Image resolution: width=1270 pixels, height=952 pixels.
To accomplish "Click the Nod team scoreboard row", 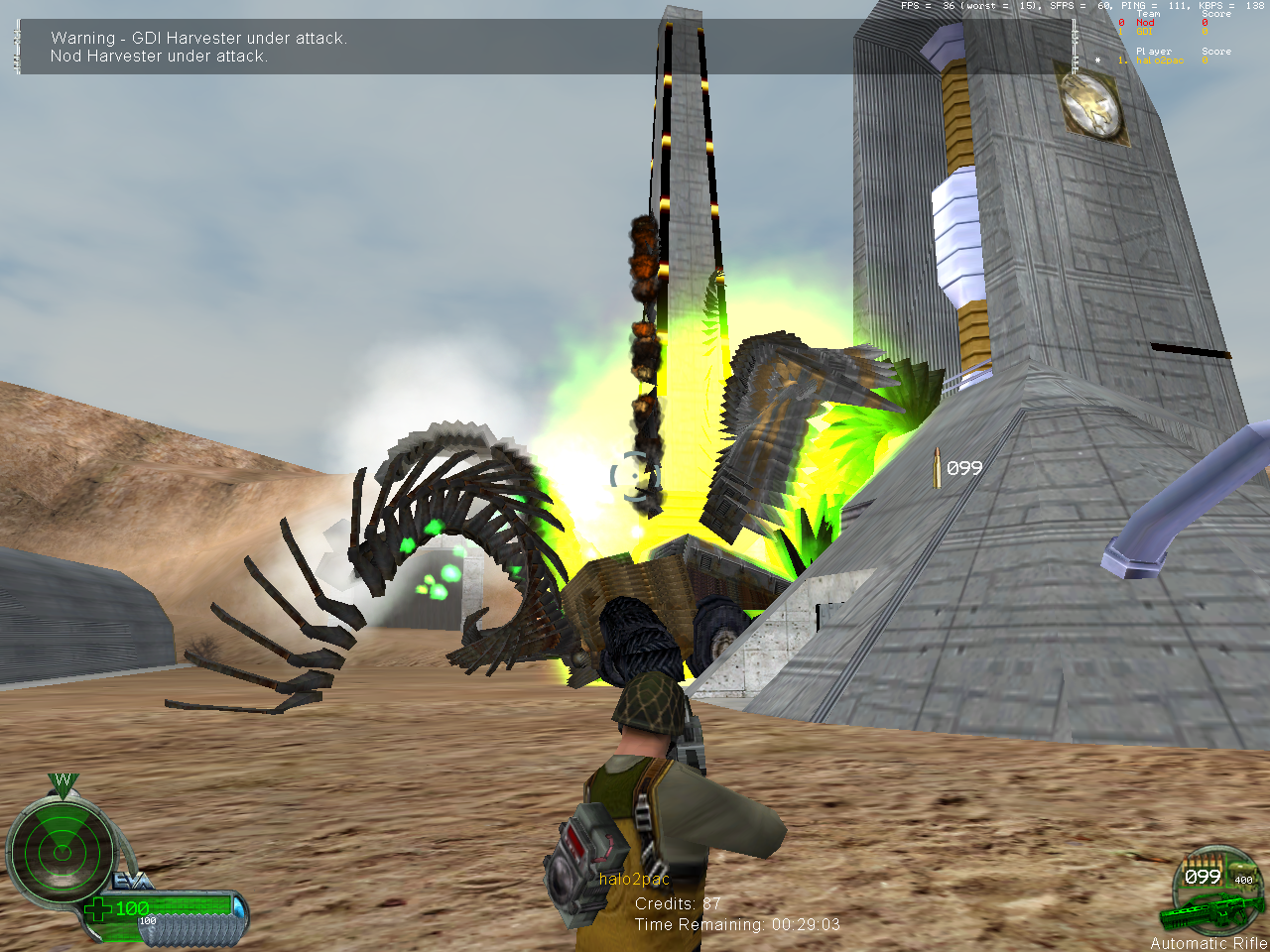I will pyautogui.click(x=1146, y=23).
